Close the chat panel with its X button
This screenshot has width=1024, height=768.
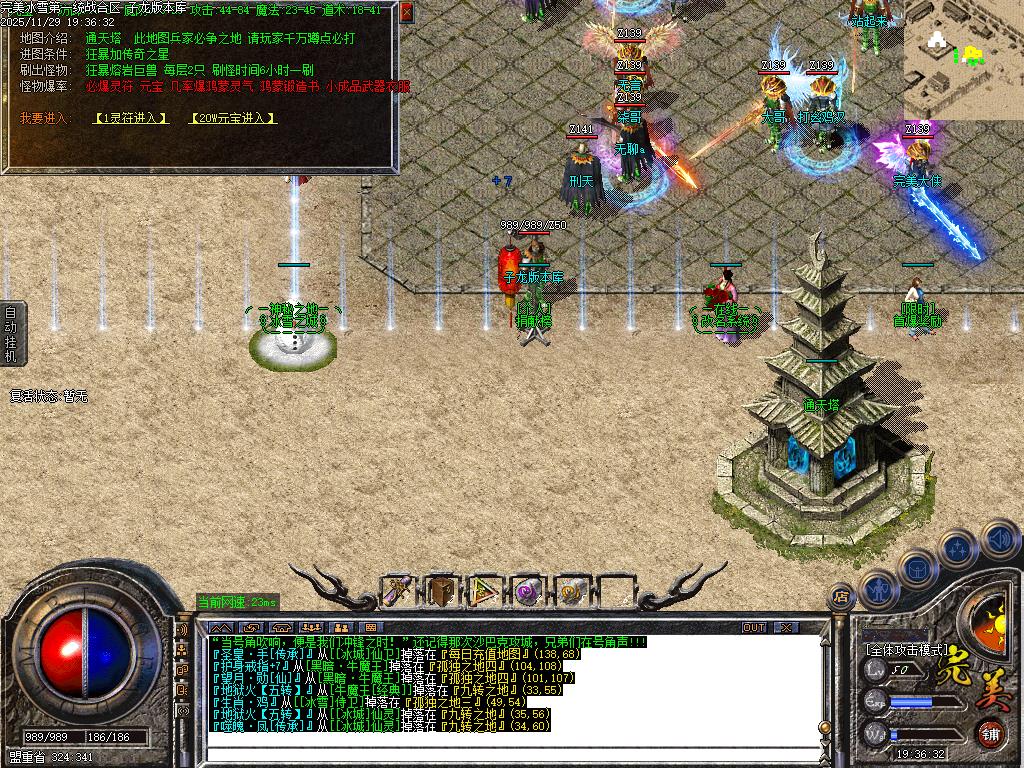tap(786, 628)
